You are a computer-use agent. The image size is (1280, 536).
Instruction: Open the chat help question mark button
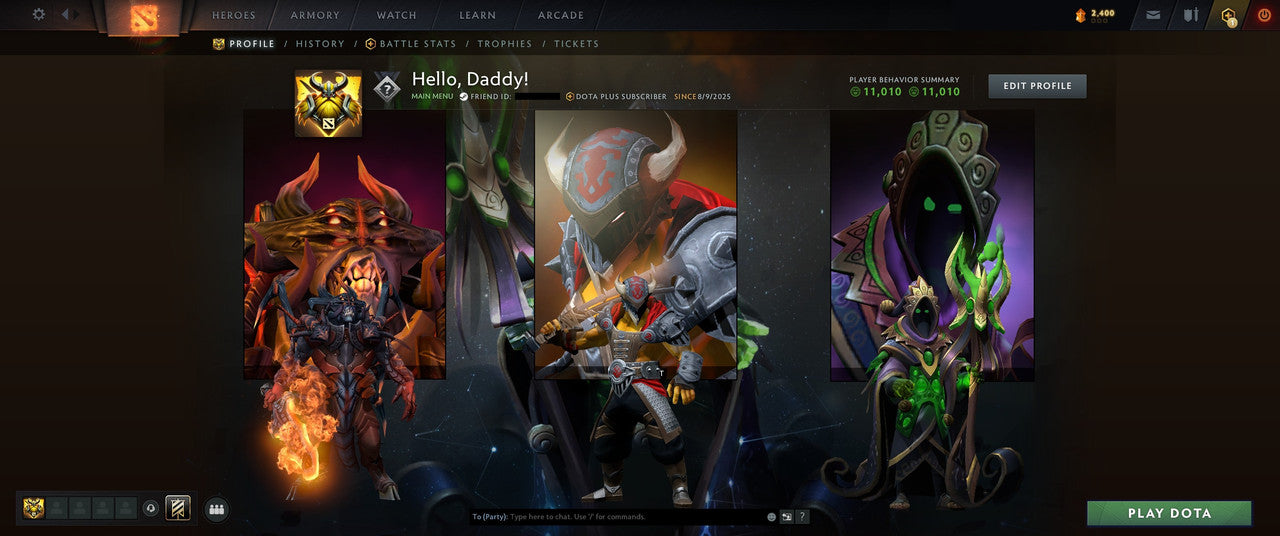tap(803, 517)
